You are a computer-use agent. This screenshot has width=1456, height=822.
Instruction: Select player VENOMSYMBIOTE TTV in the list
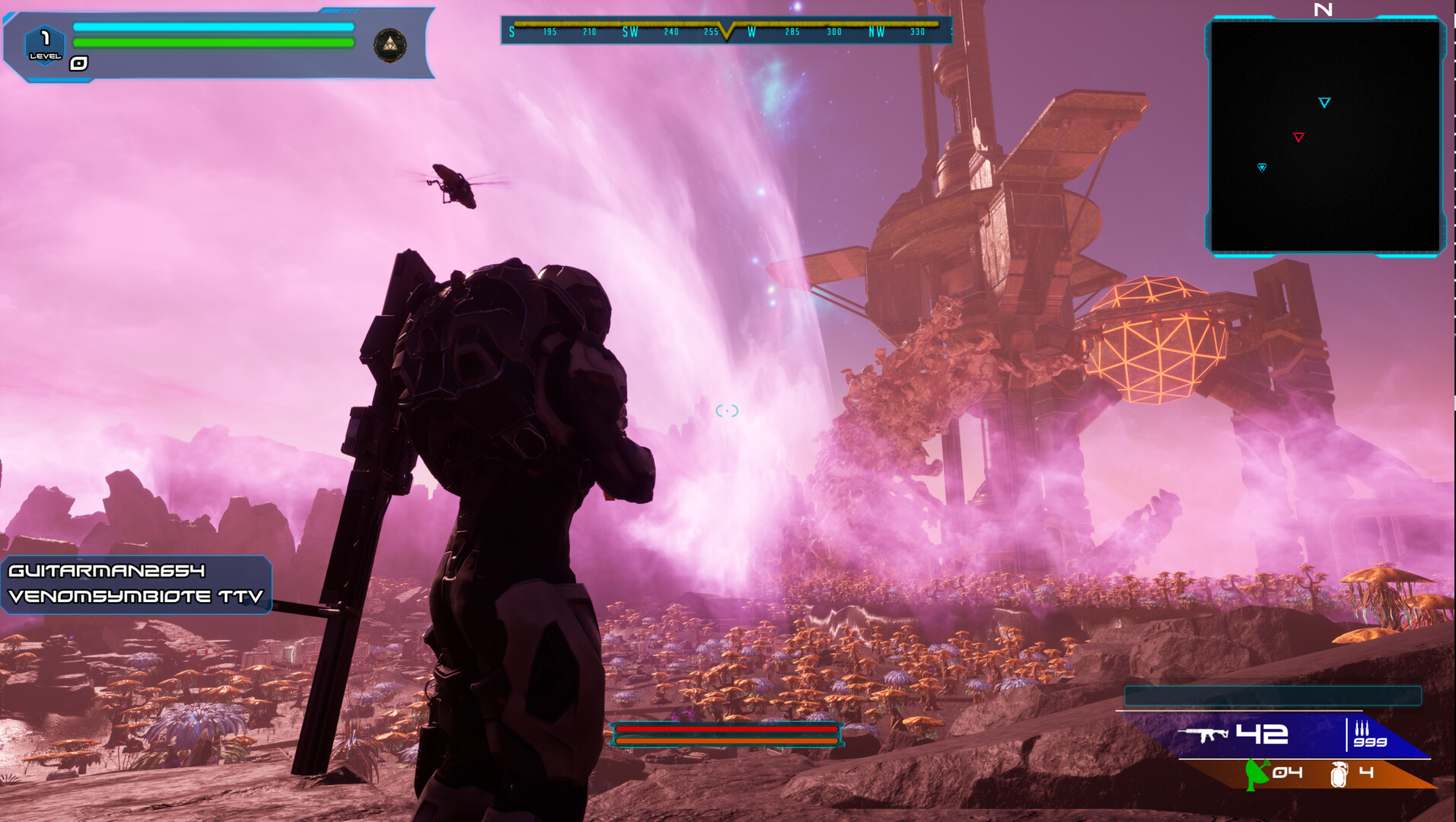(135, 597)
